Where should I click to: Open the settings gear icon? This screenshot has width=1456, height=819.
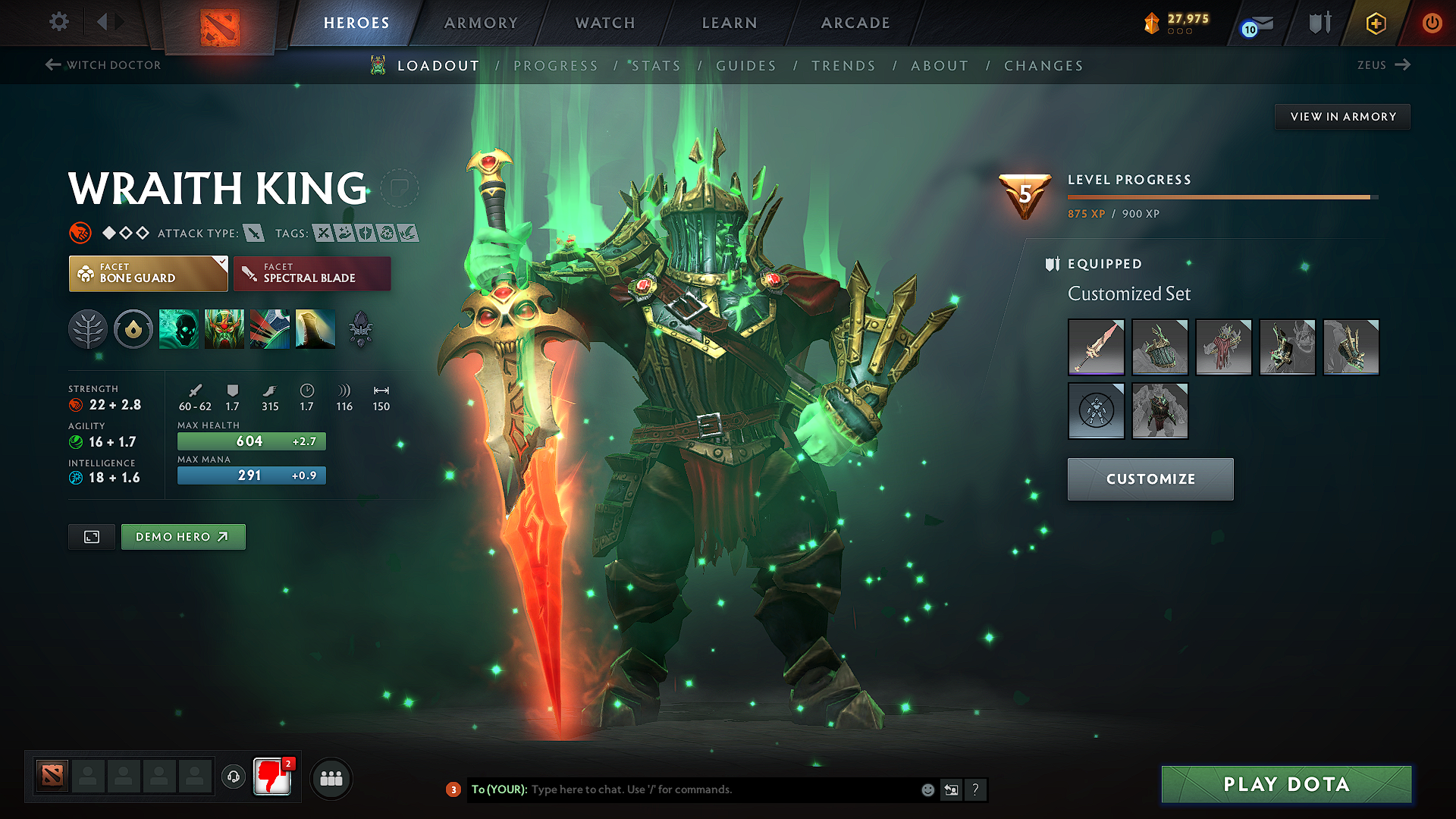point(58,22)
